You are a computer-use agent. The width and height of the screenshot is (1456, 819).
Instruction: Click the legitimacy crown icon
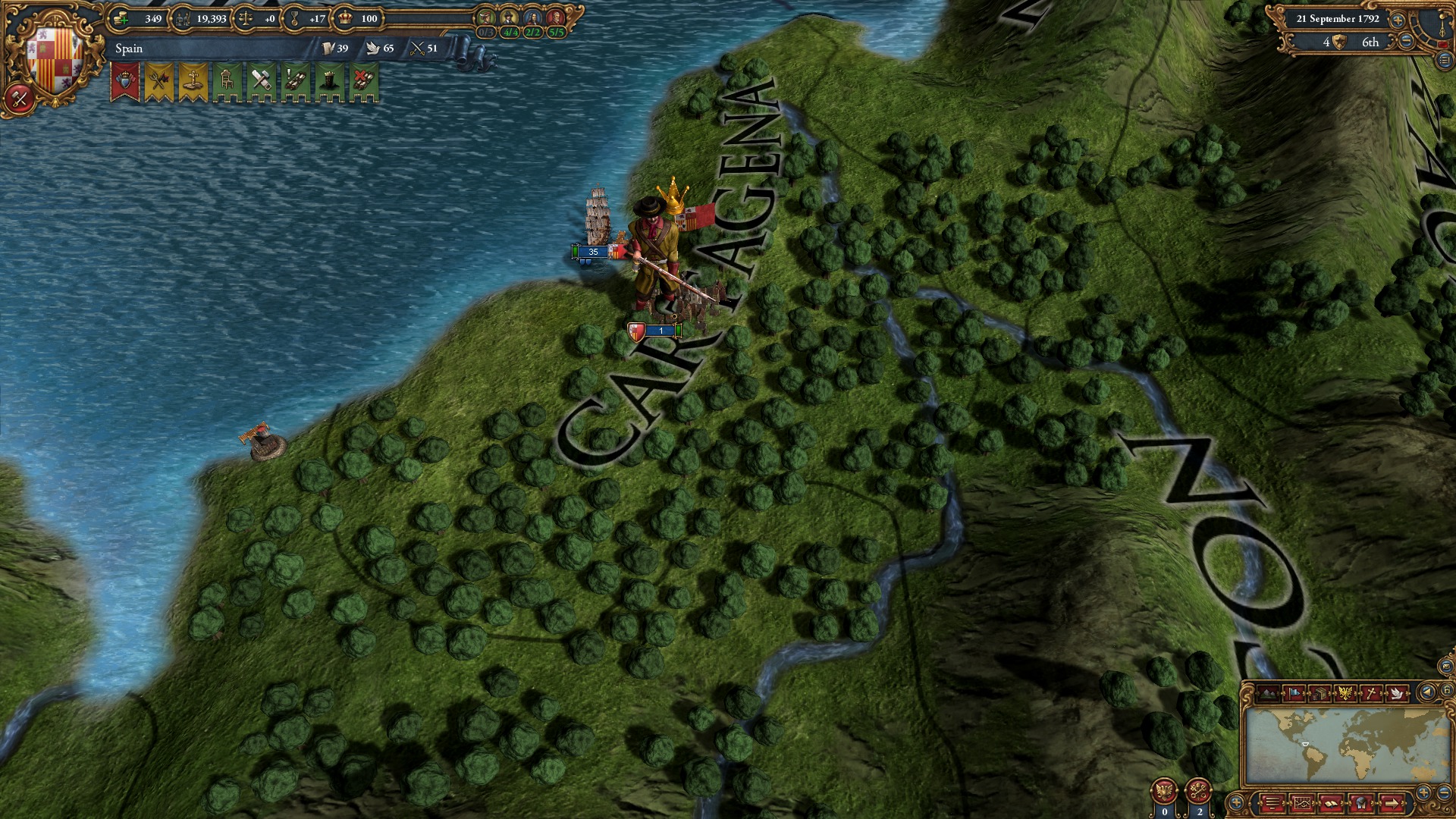tap(345, 18)
